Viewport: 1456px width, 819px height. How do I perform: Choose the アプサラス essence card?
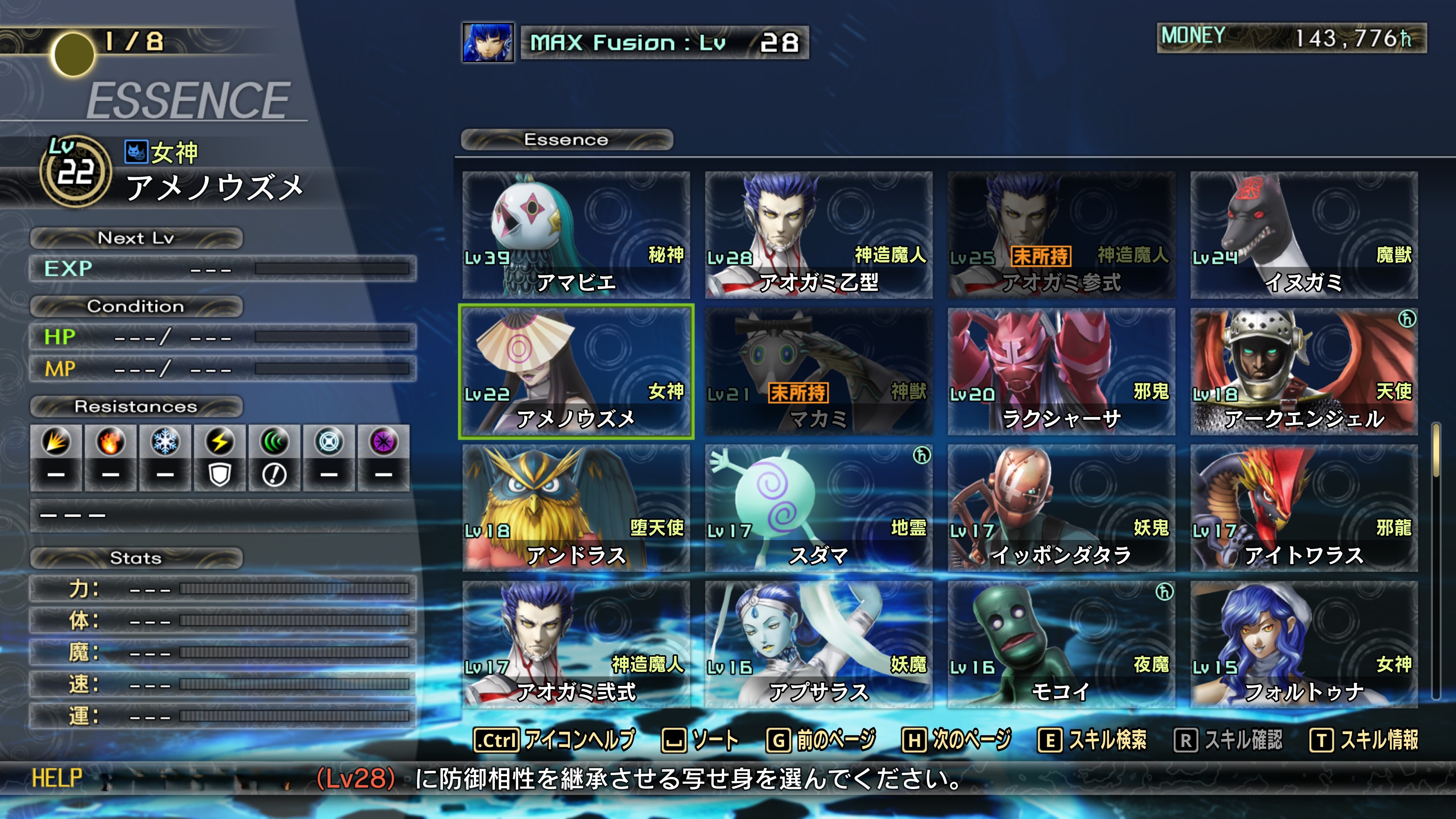tap(819, 644)
